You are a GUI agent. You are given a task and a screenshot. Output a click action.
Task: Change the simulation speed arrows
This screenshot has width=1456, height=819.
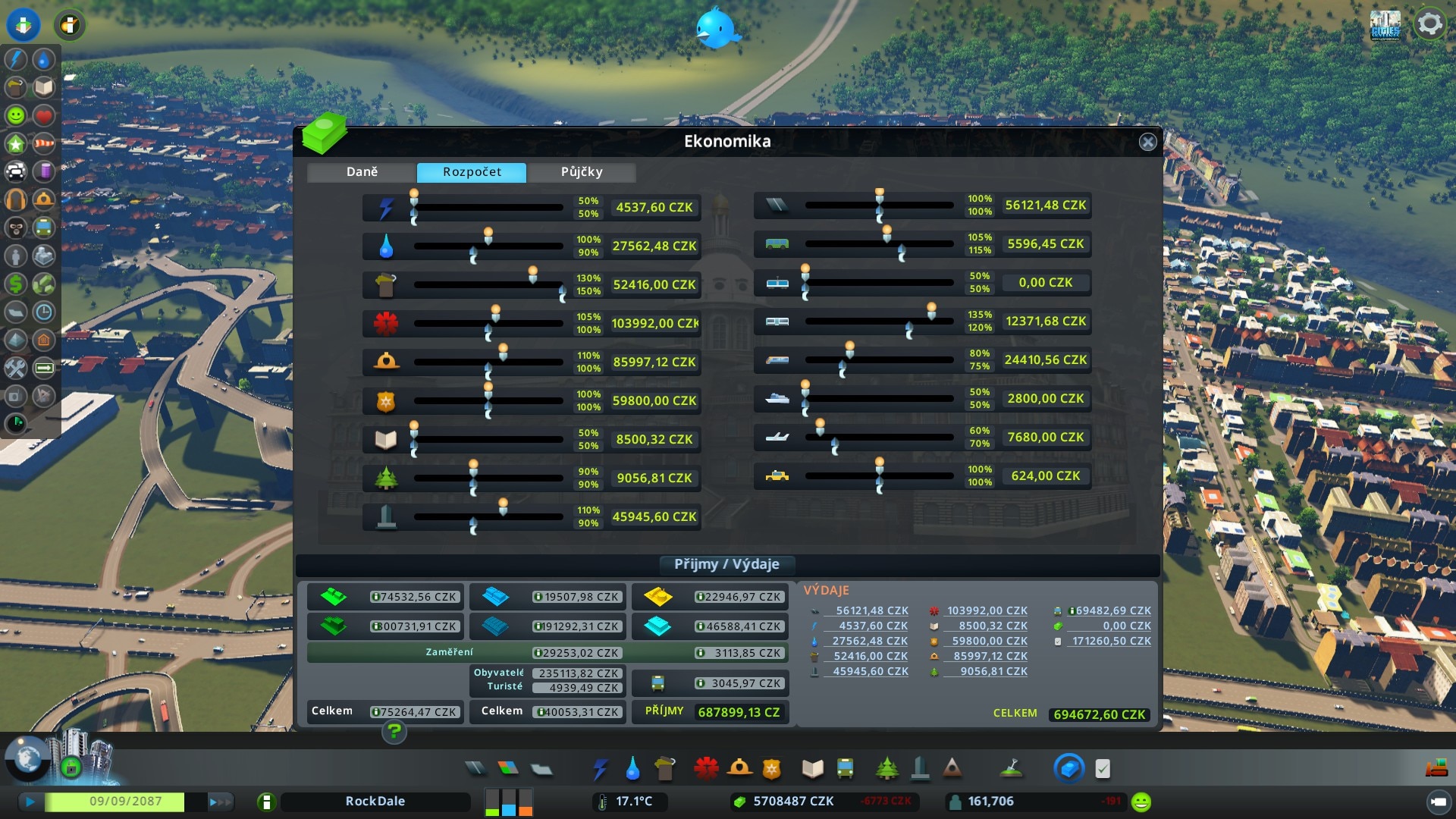219,802
